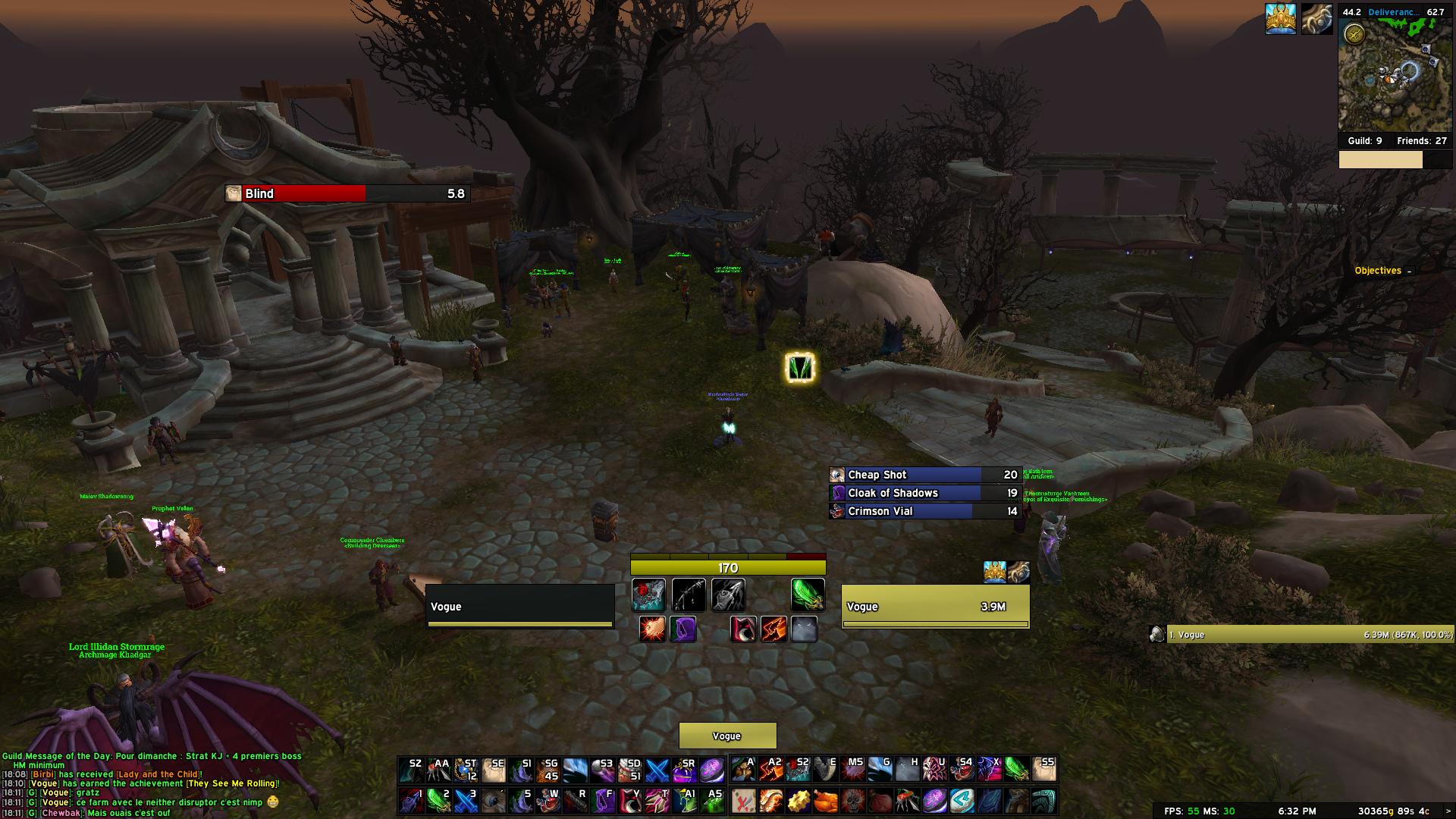Viewport: 1456px width, 819px height.
Task: Select the Vogue target frame
Action: pos(935,607)
